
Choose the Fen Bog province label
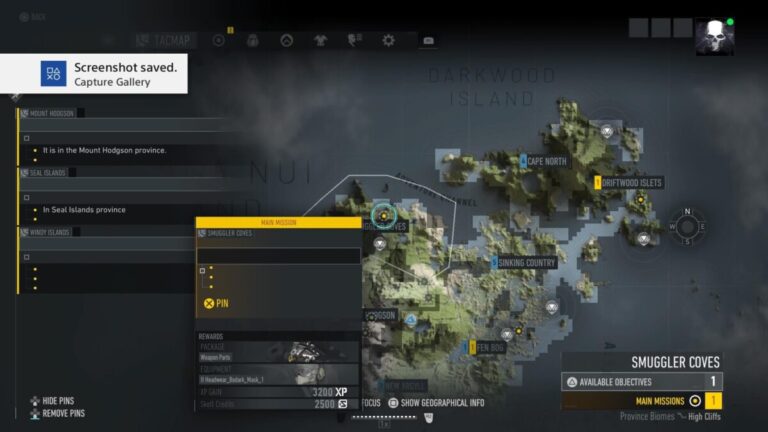click(x=491, y=347)
